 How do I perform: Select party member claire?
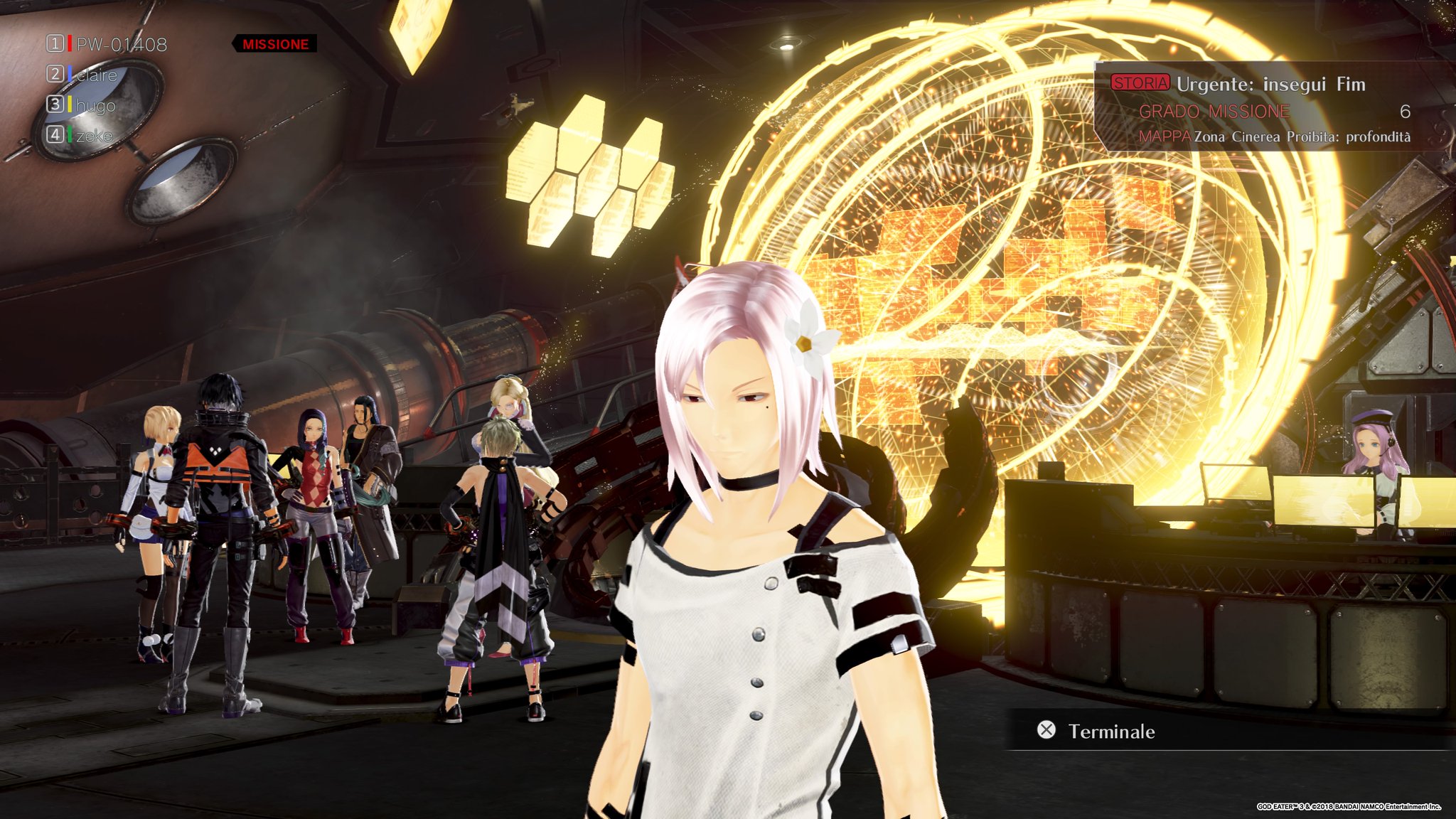(x=96, y=75)
